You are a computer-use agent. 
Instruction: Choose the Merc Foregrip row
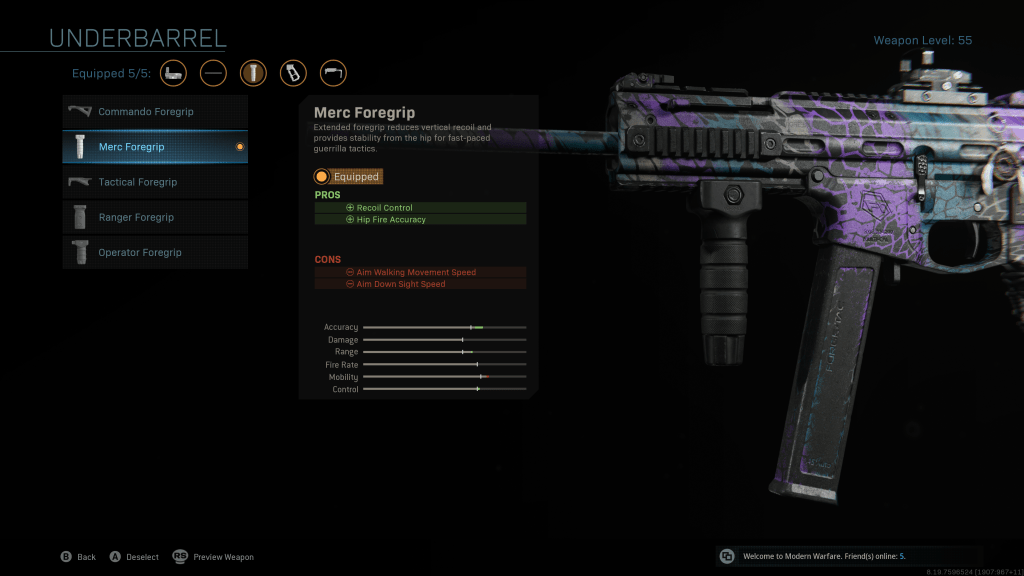click(155, 147)
